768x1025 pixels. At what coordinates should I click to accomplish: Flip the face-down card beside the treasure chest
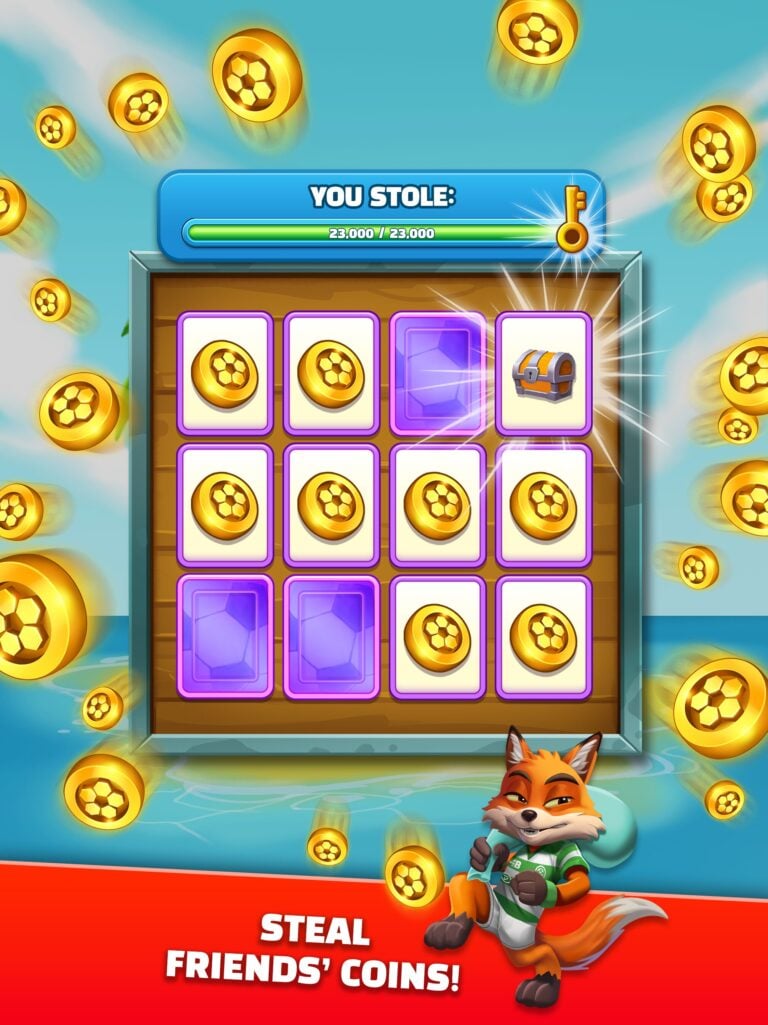(x=437, y=373)
